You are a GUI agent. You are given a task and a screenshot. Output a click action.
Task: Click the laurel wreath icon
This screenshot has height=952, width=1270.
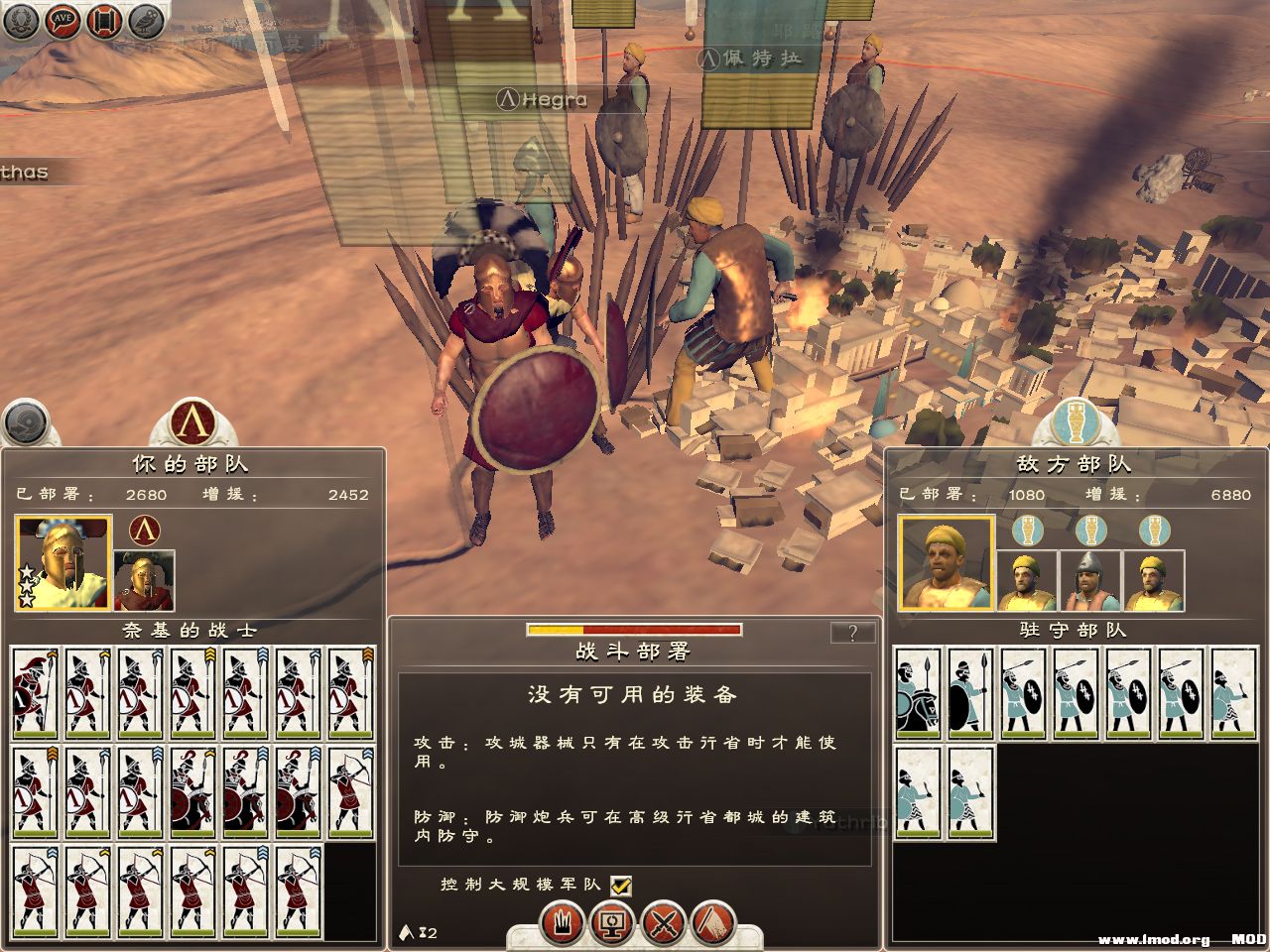[21, 20]
